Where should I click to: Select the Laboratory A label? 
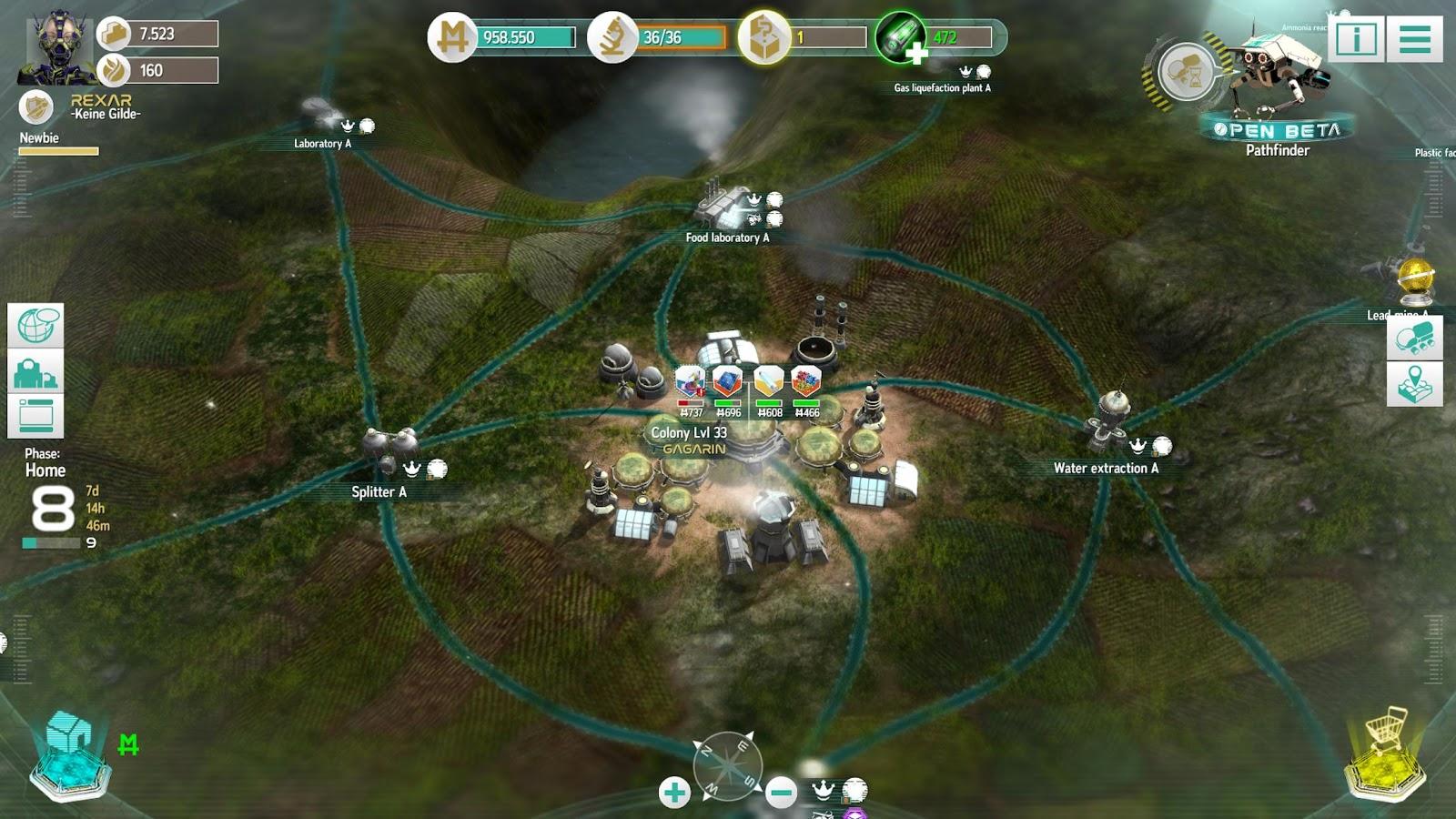(322, 143)
